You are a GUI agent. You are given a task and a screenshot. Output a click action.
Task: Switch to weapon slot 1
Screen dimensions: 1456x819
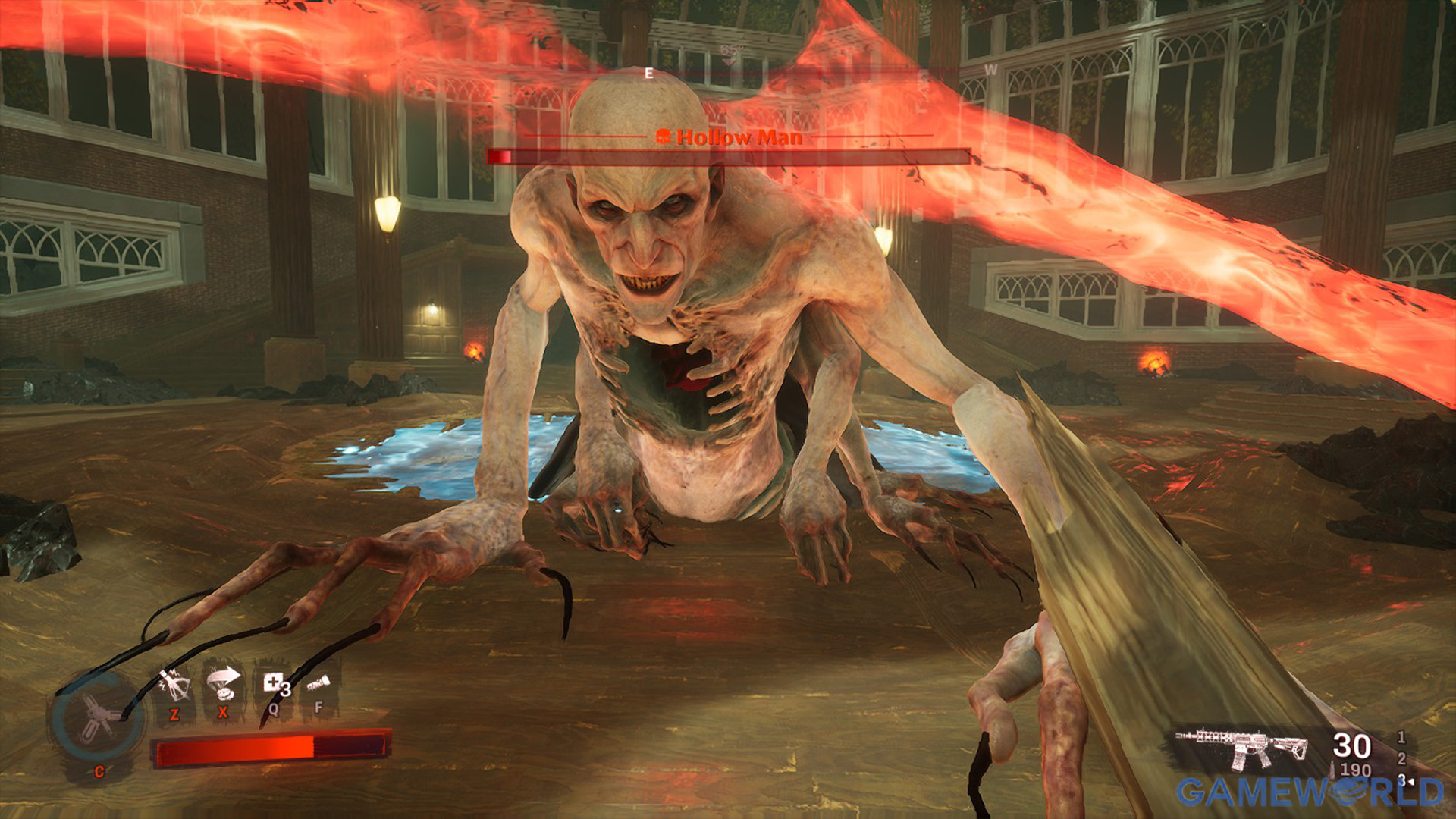(1401, 737)
